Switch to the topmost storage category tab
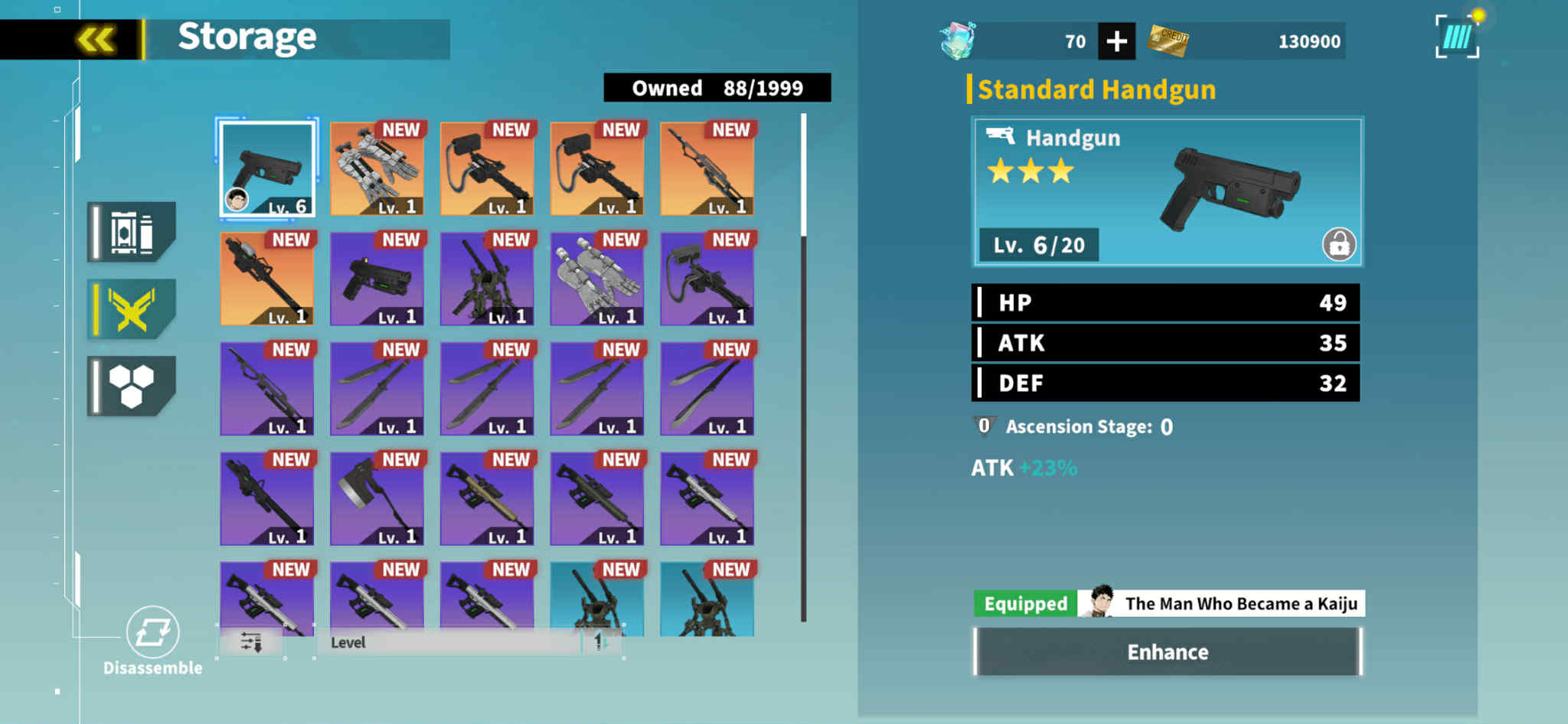The height and width of the screenshot is (724, 1568). (132, 232)
